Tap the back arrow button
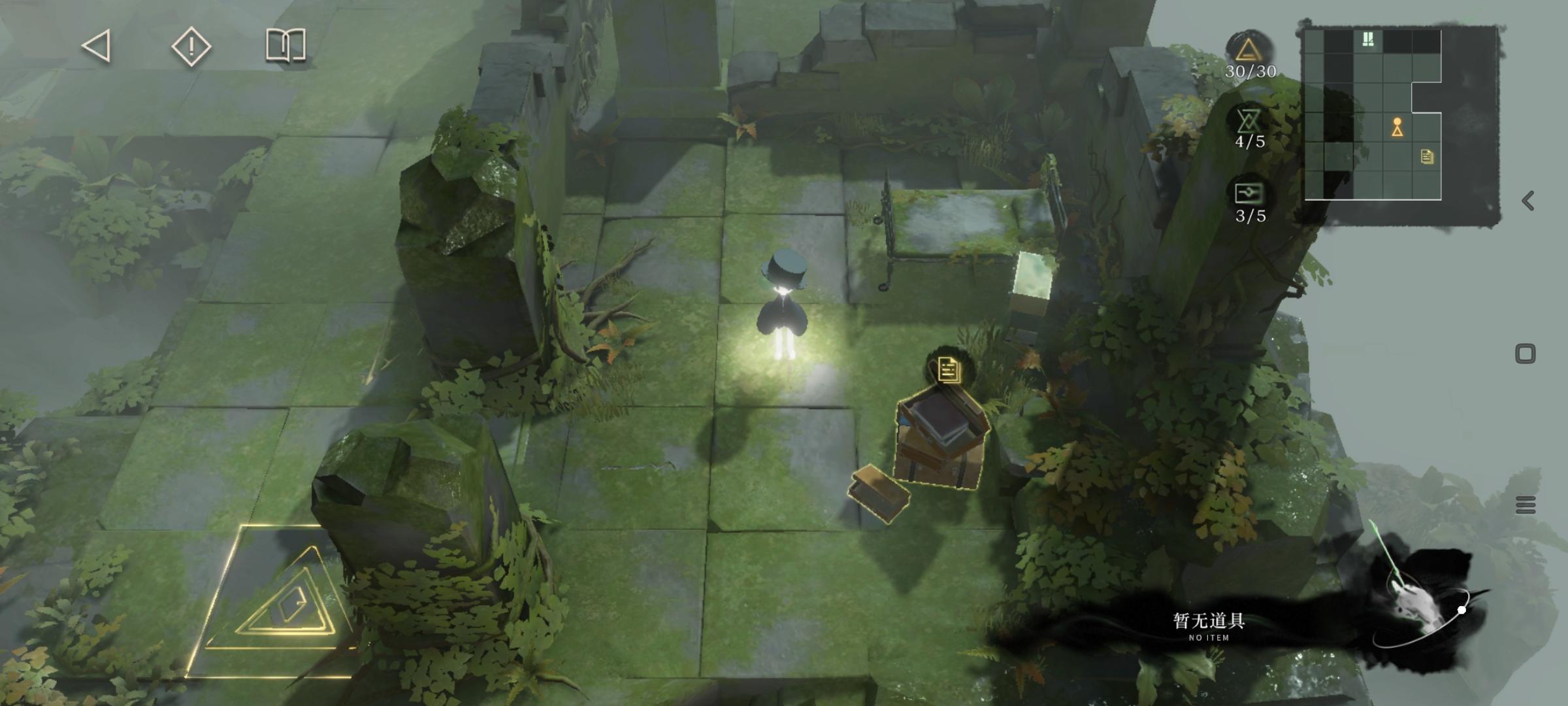 97,46
